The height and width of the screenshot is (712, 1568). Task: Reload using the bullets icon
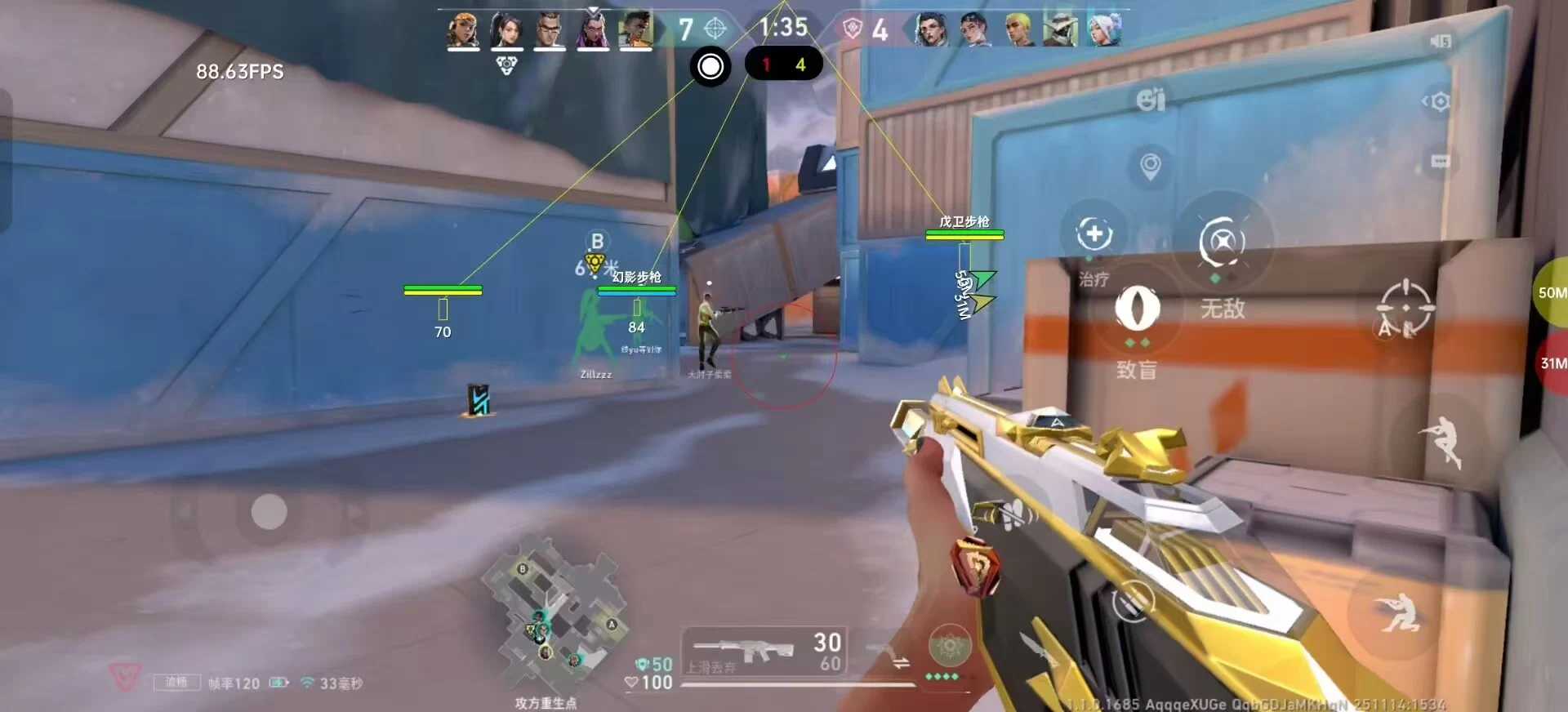point(1133,603)
